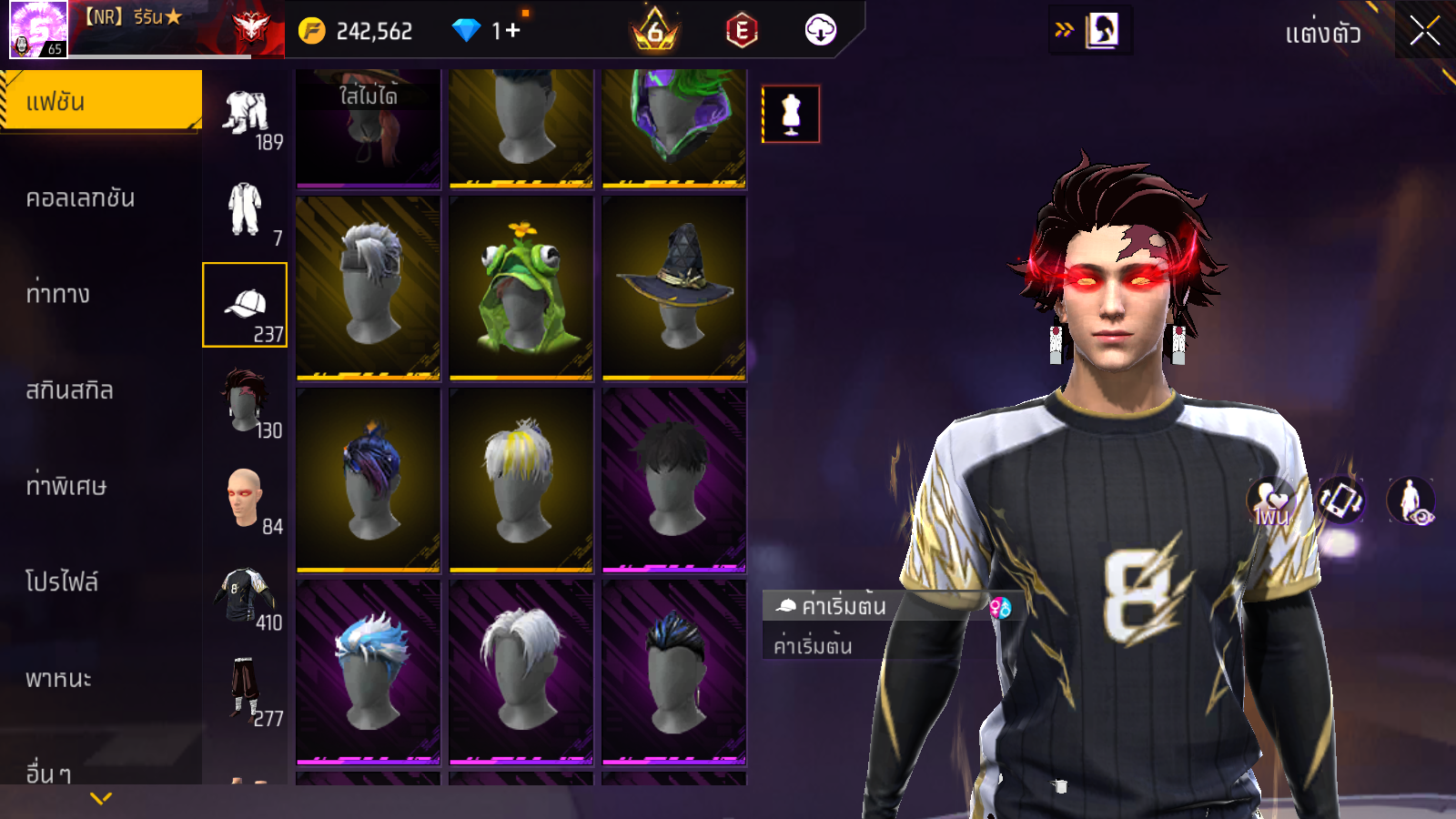Viewport: 1456px width, 819px height.
Task: Select the blond and white hair item
Action: (521, 480)
